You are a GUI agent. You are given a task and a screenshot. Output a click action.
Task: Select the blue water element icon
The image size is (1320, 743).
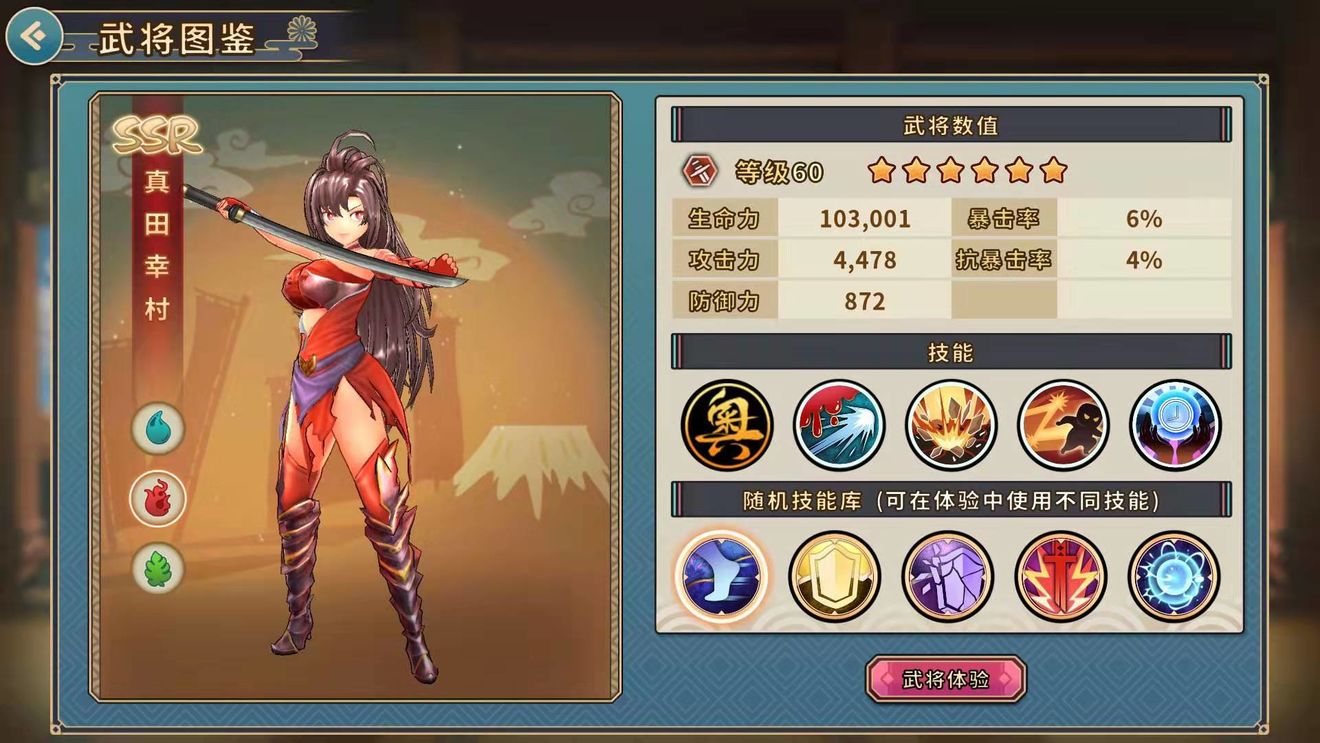click(x=158, y=428)
